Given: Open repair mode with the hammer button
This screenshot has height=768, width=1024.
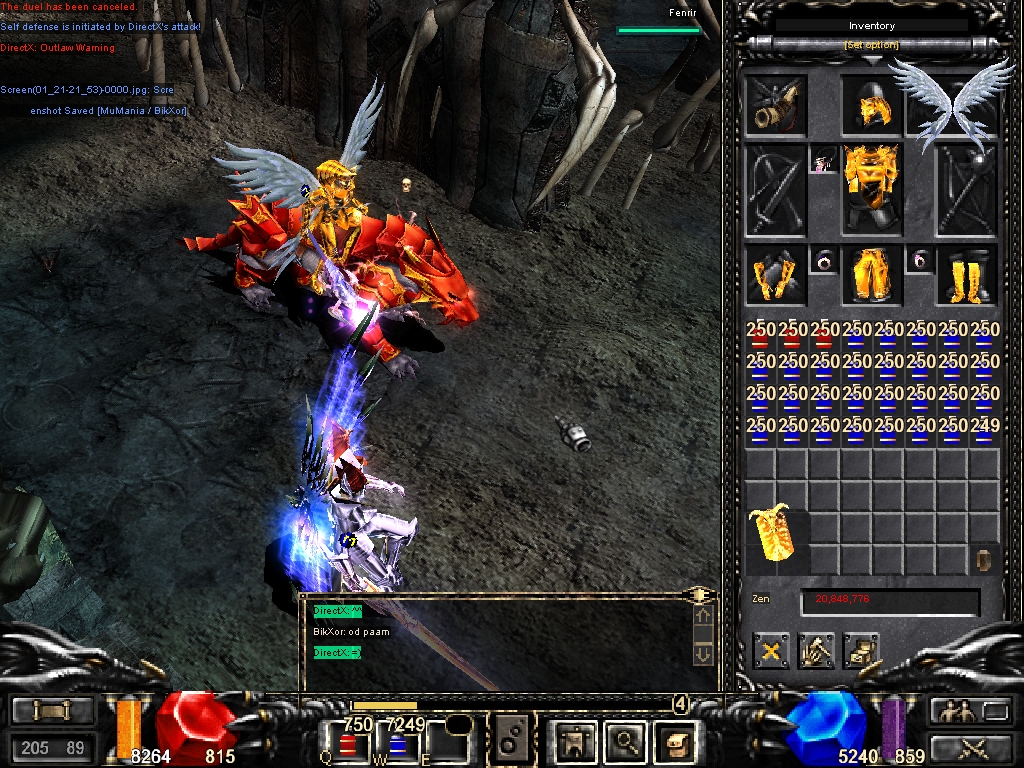Looking at the screenshot, I should [816, 651].
